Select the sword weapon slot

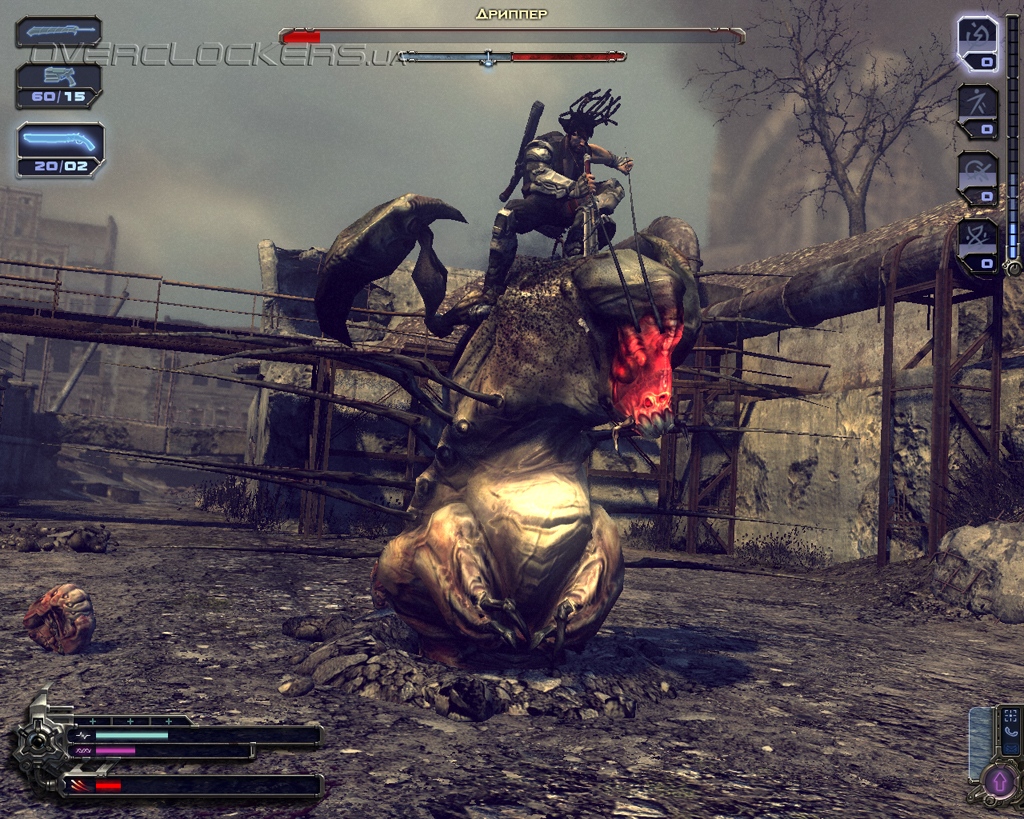[x=58, y=31]
